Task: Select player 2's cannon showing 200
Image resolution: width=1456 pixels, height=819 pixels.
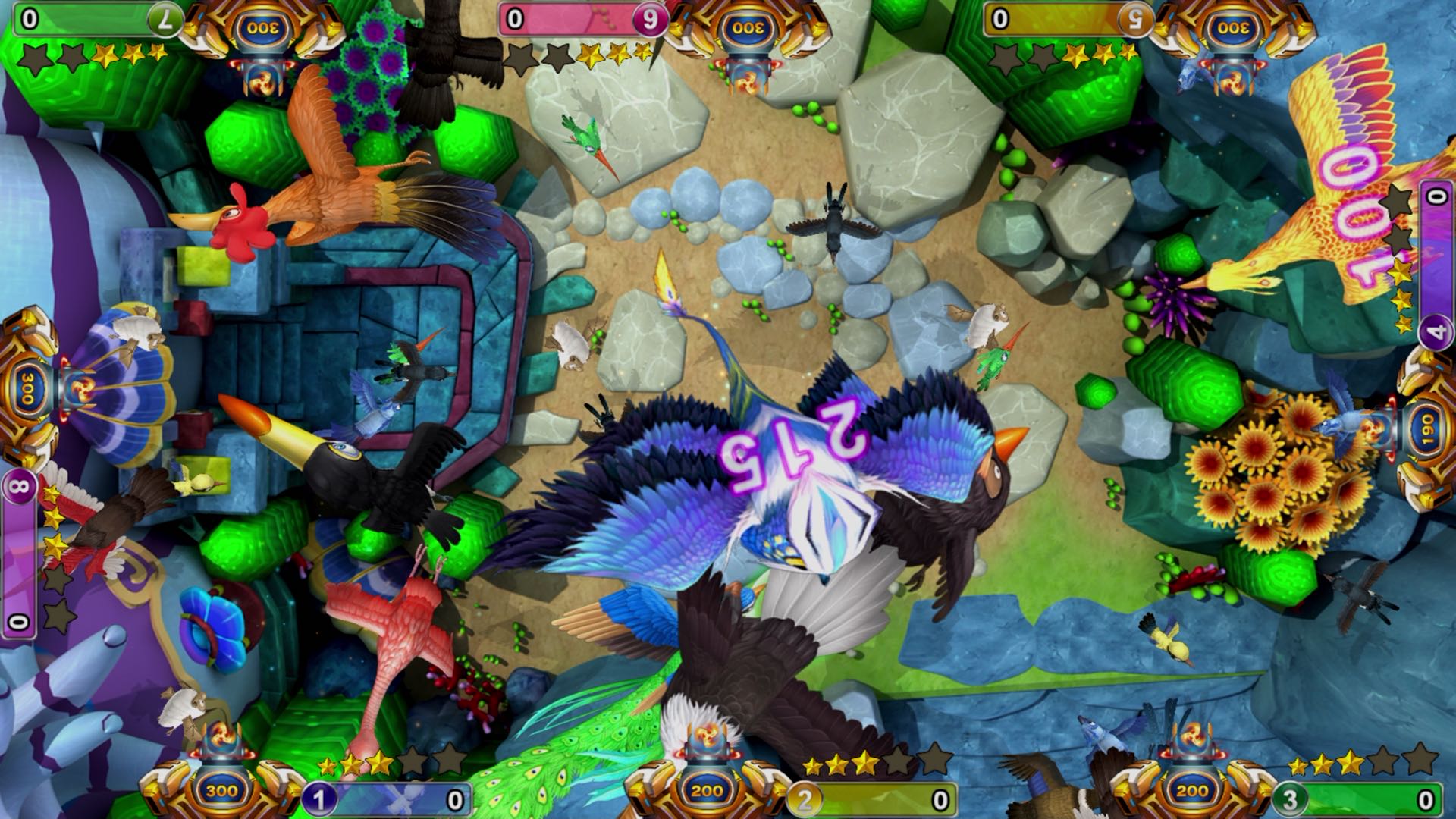Action: click(x=707, y=789)
